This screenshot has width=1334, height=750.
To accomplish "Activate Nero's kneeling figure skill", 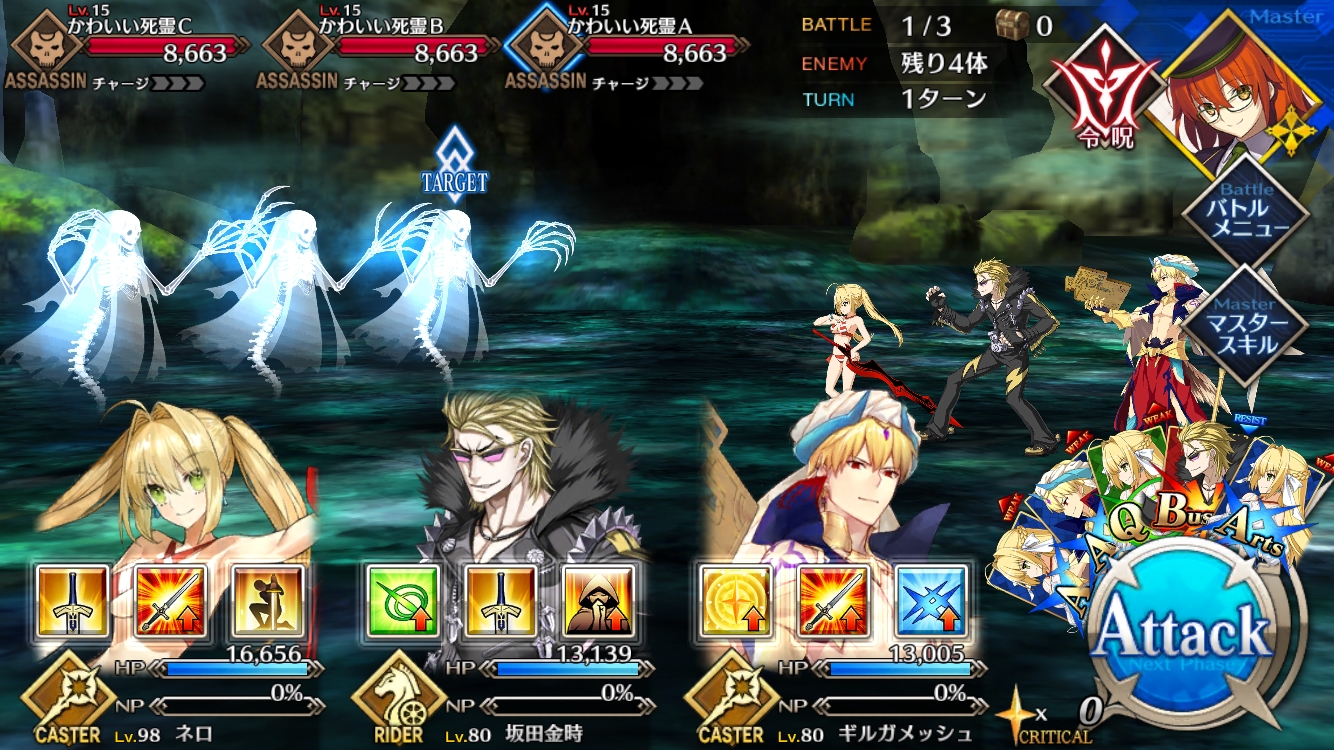I will 269,601.
